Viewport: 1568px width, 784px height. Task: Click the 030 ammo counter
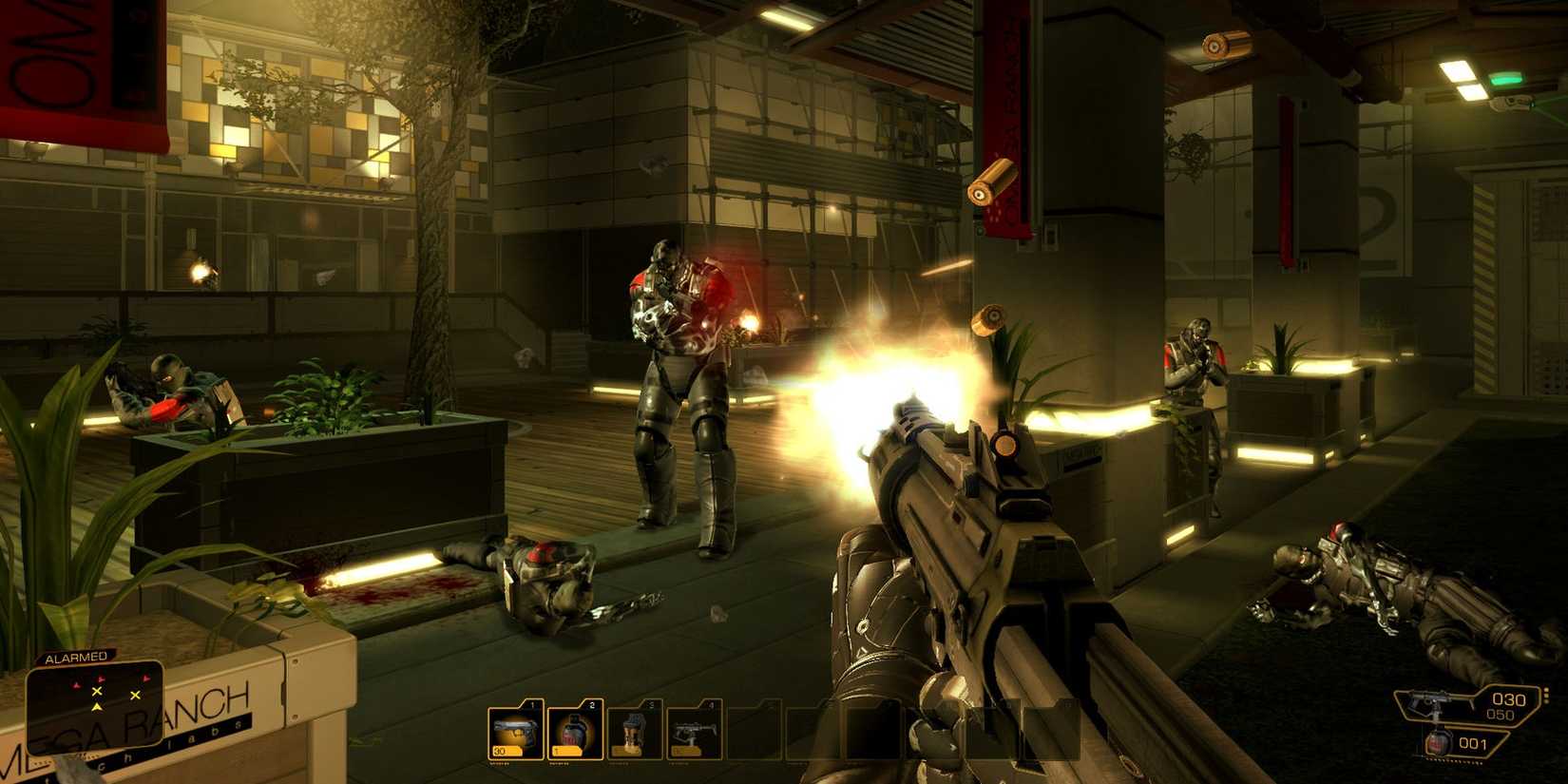click(1508, 699)
